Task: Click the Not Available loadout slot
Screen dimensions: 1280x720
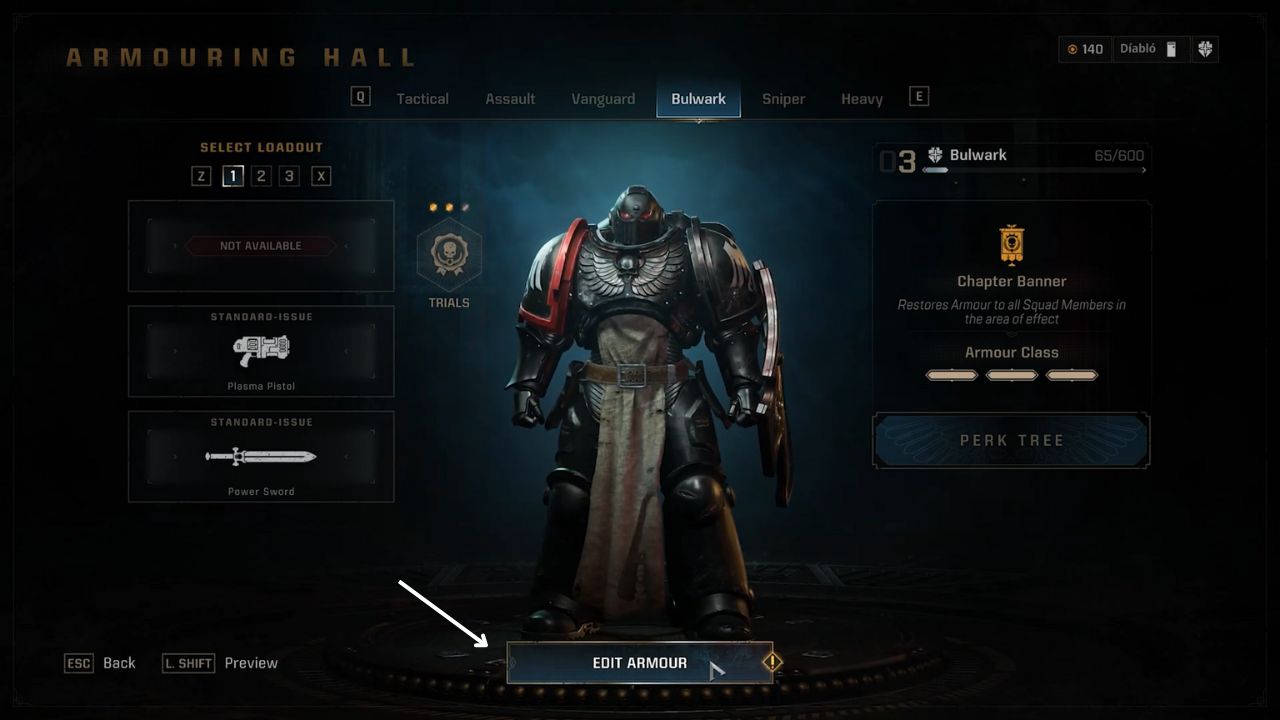Action: tap(260, 246)
